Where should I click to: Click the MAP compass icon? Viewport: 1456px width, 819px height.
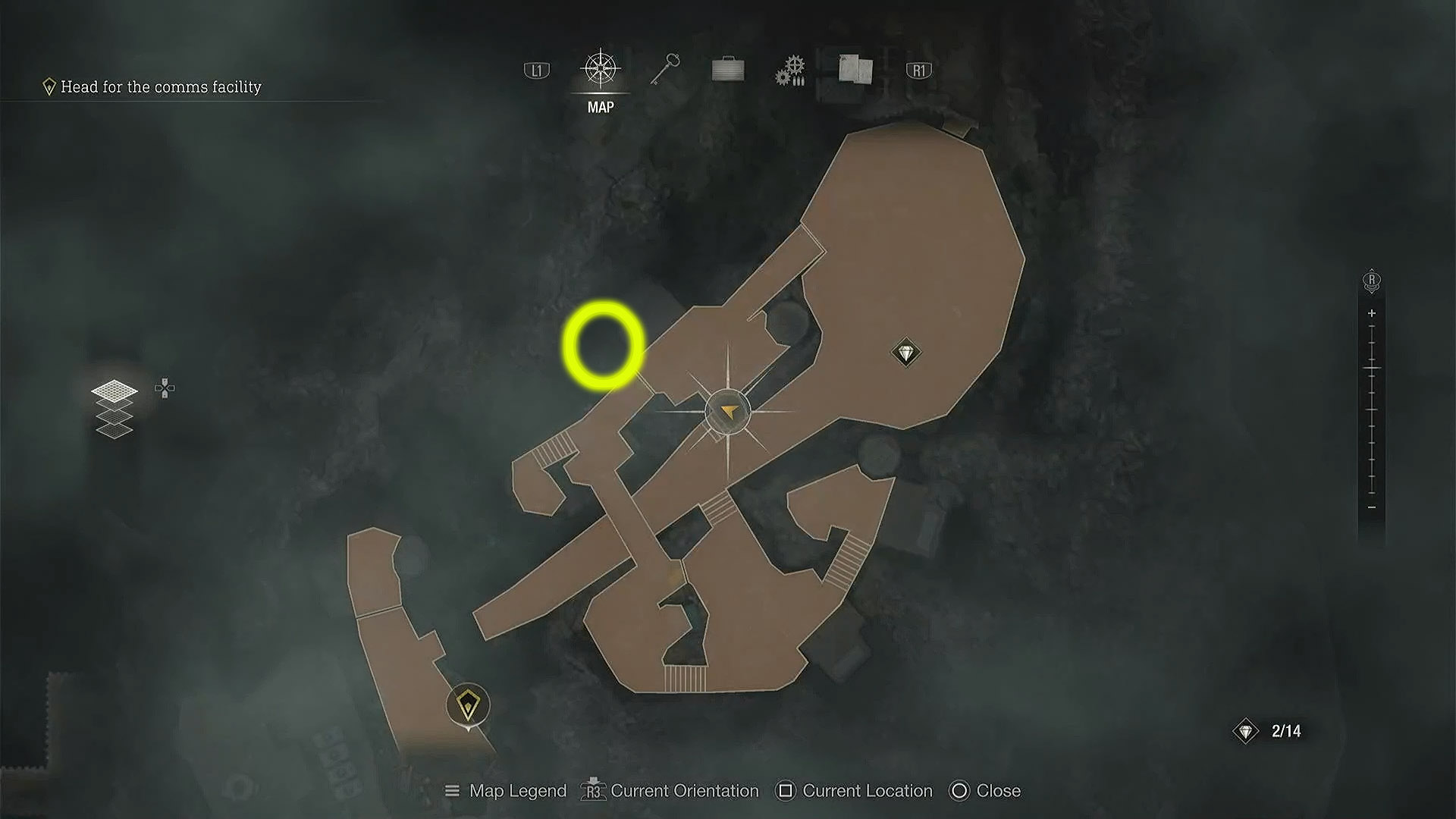[599, 68]
